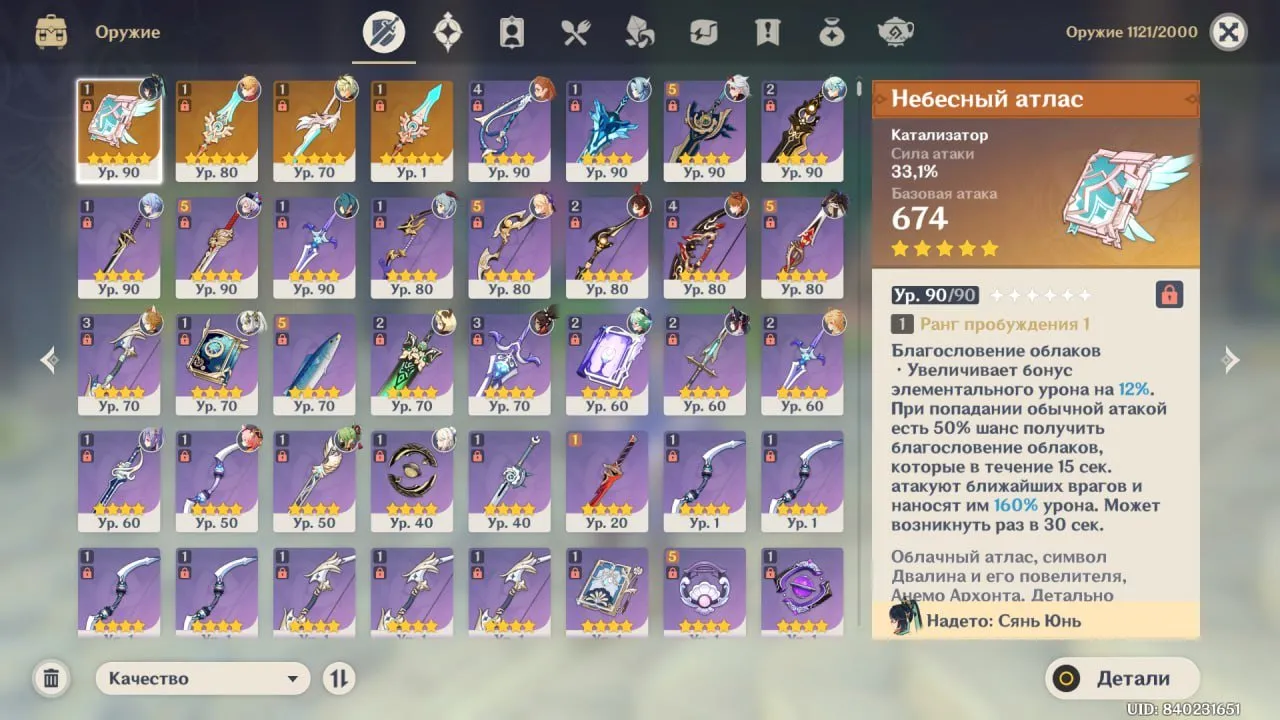1280x720 pixels.
Task: Click the backpack icon beside Оружие
Action: click(x=51, y=32)
